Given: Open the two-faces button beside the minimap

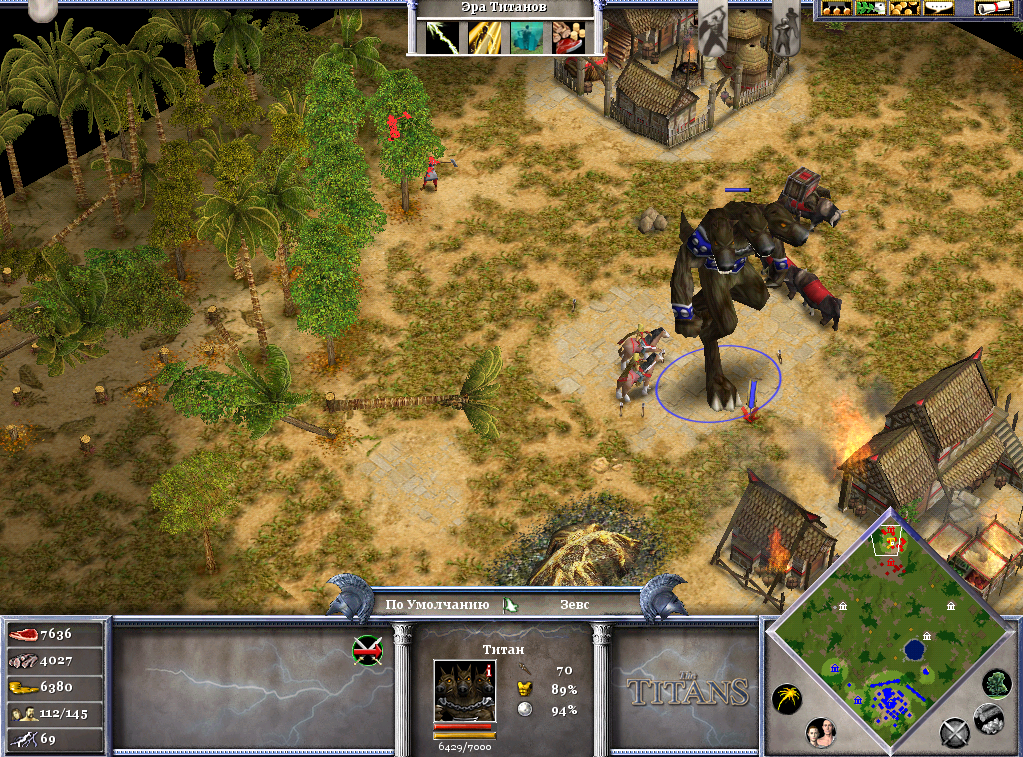Looking at the screenshot, I should pos(821,732).
